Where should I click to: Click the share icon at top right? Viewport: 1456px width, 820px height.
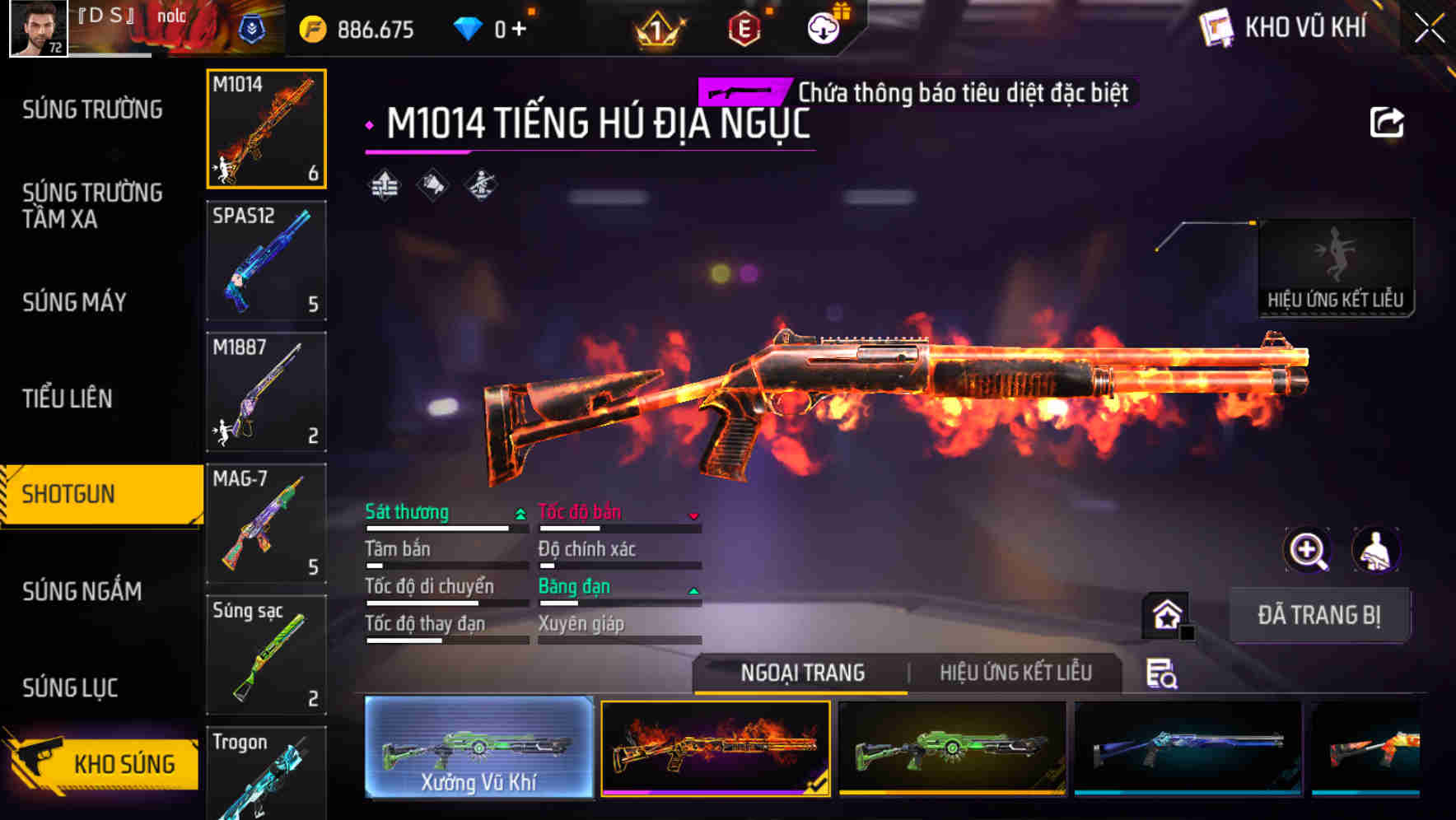click(1388, 121)
